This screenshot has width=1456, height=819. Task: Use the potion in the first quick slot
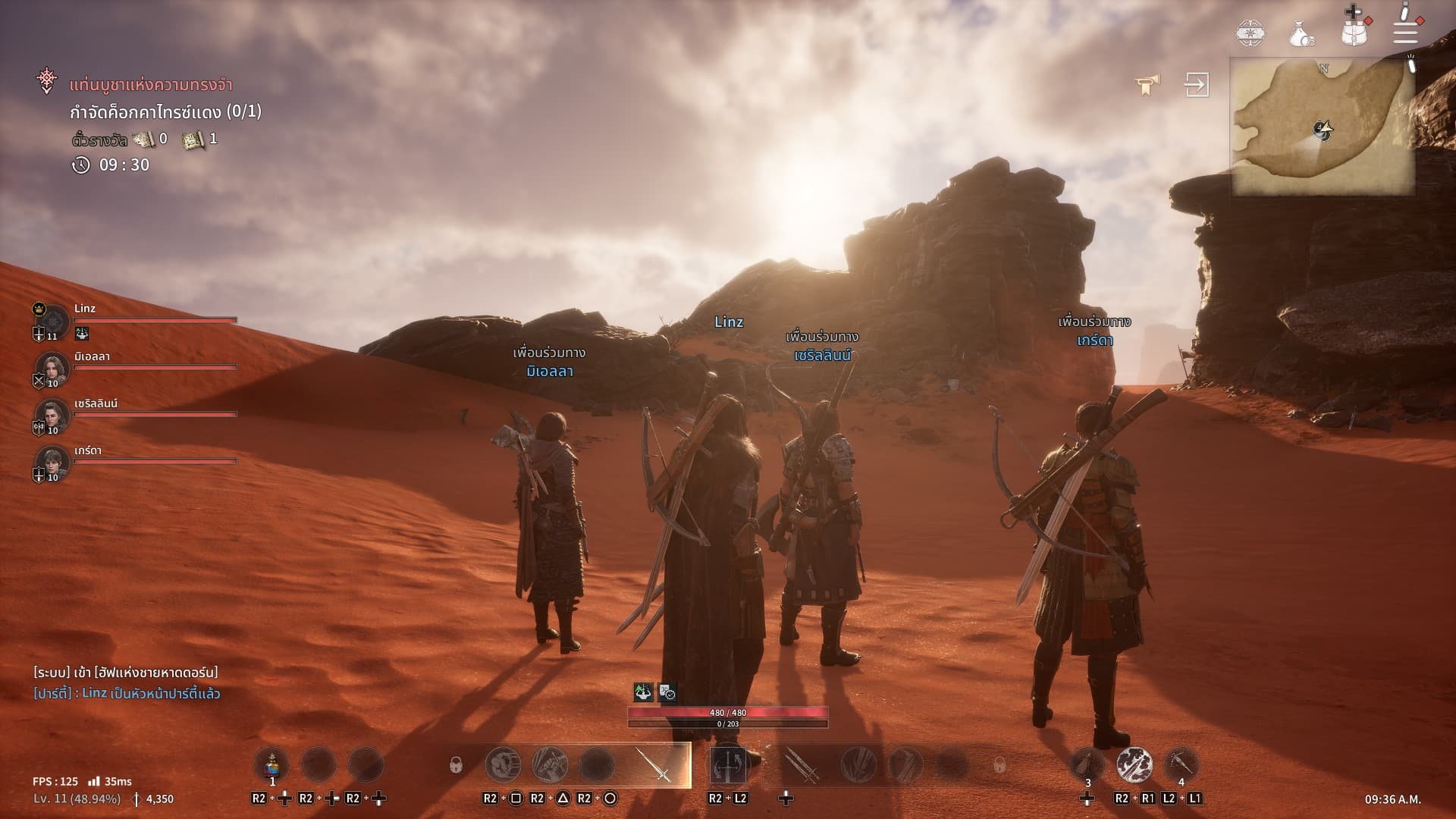[x=271, y=764]
